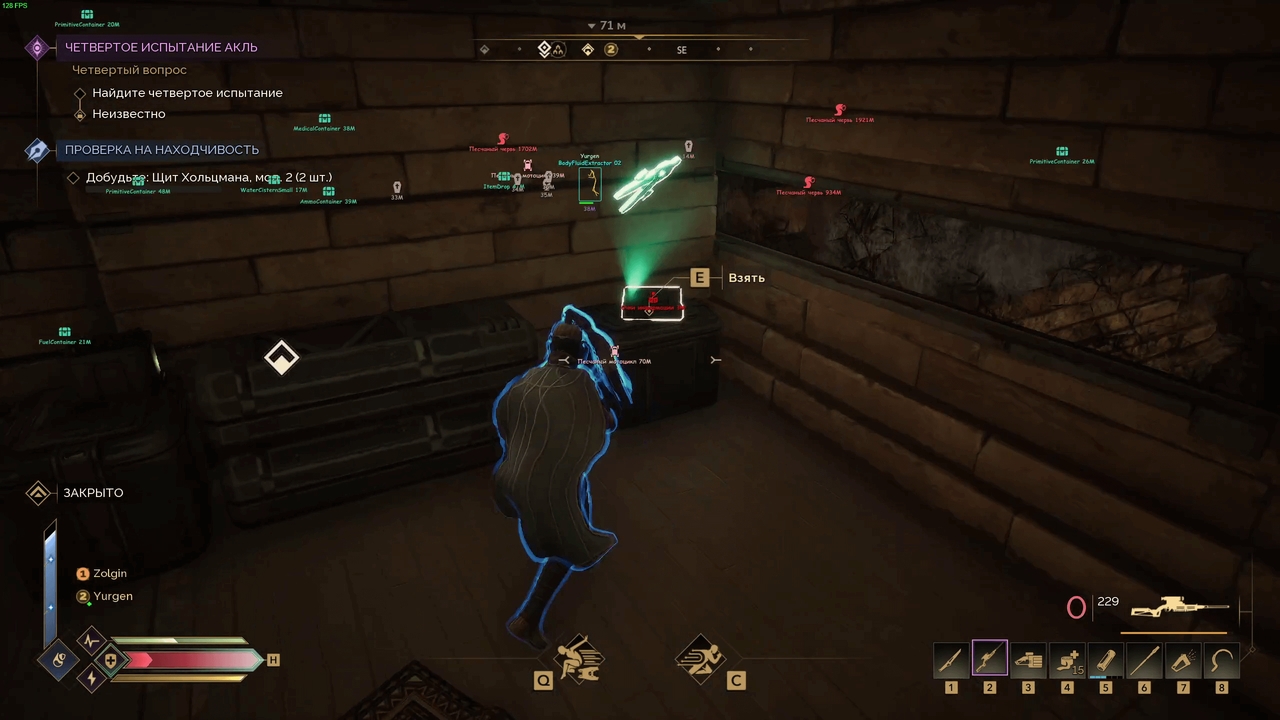Toggle the objective 'Найдите четвертое испытание' checkbox
The image size is (1280, 720).
click(81, 93)
